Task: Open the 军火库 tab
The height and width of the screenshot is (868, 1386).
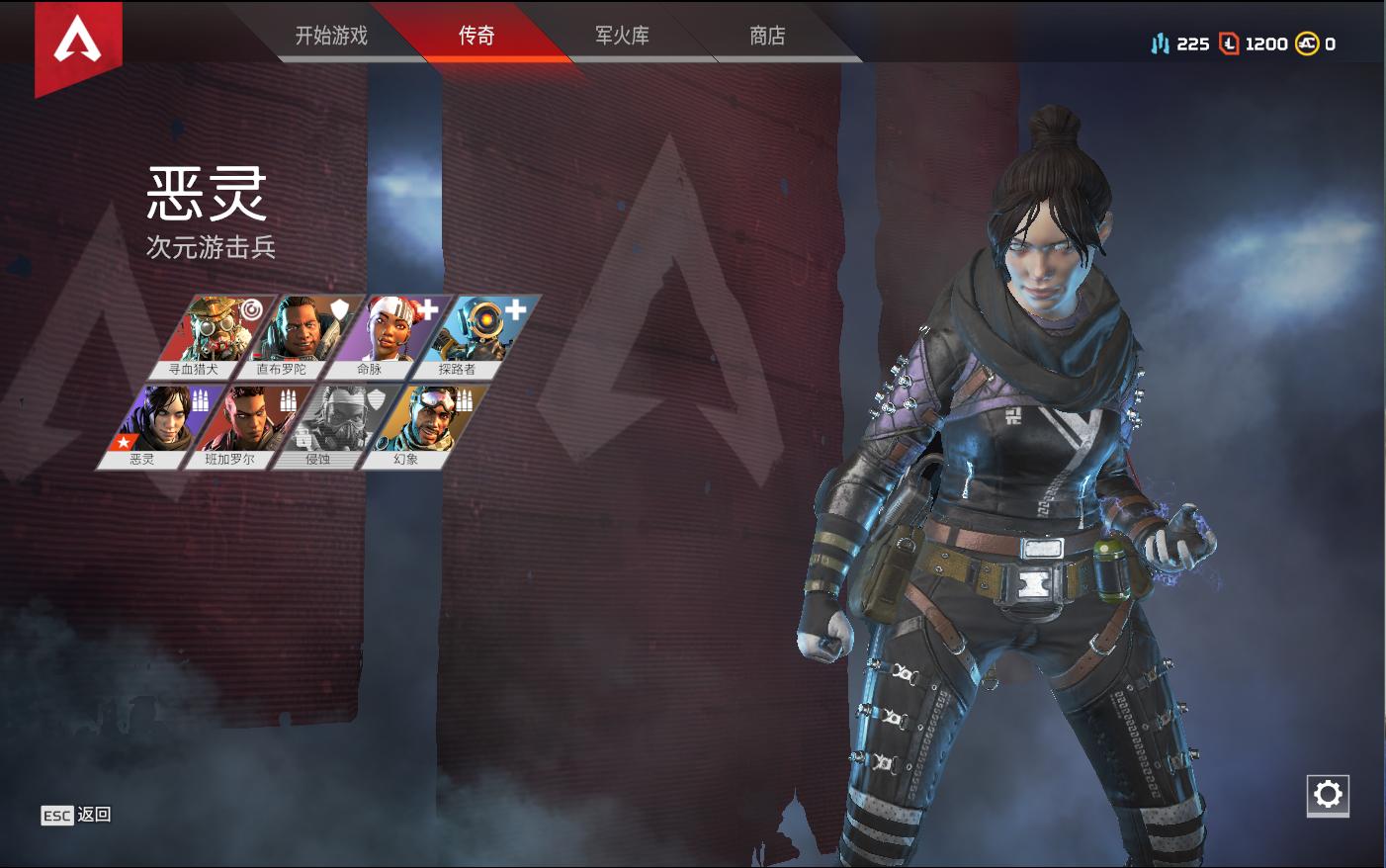Action: click(621, 36)
